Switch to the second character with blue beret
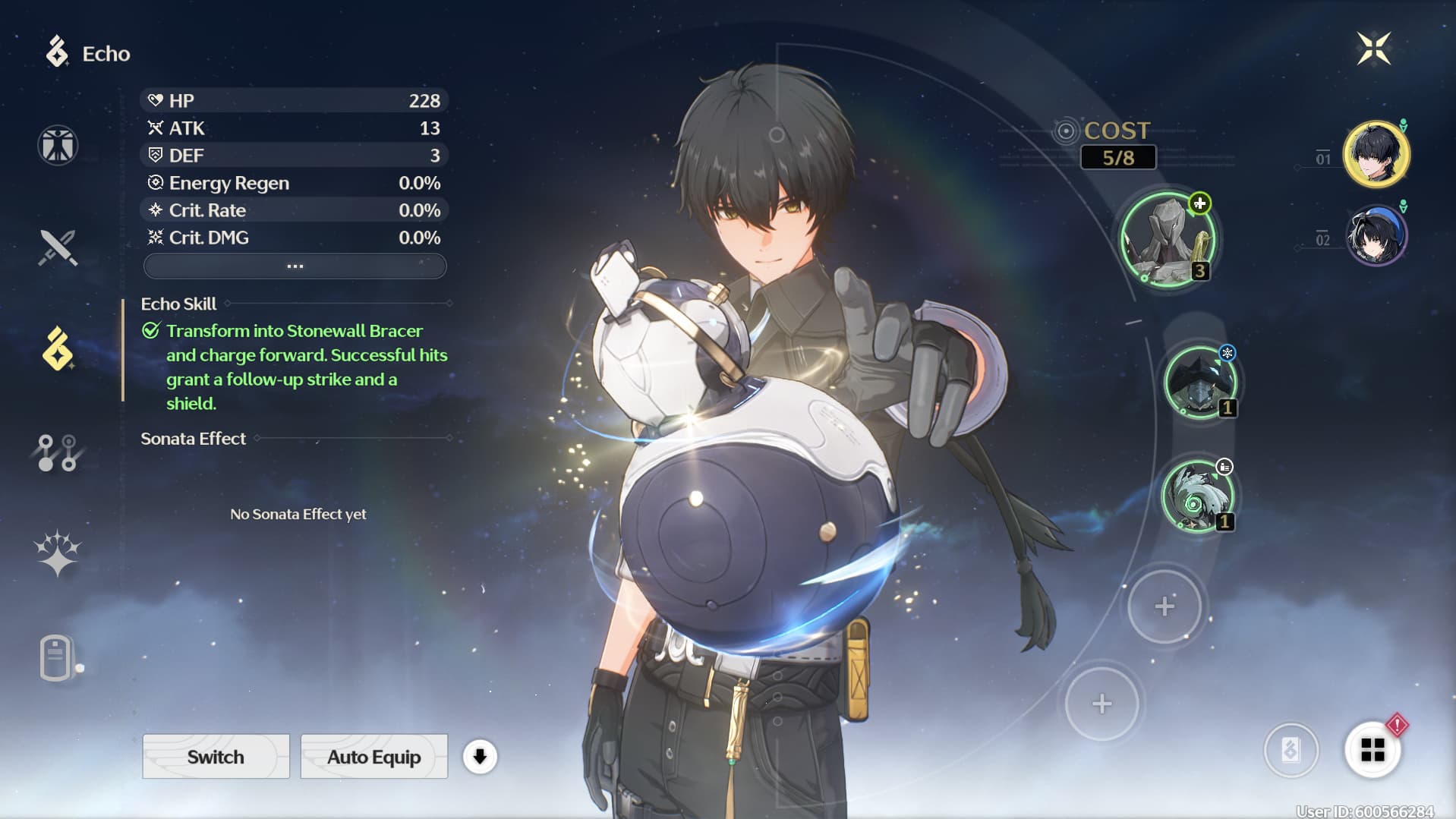The image size is (1456, 819). click(1376, 236)
